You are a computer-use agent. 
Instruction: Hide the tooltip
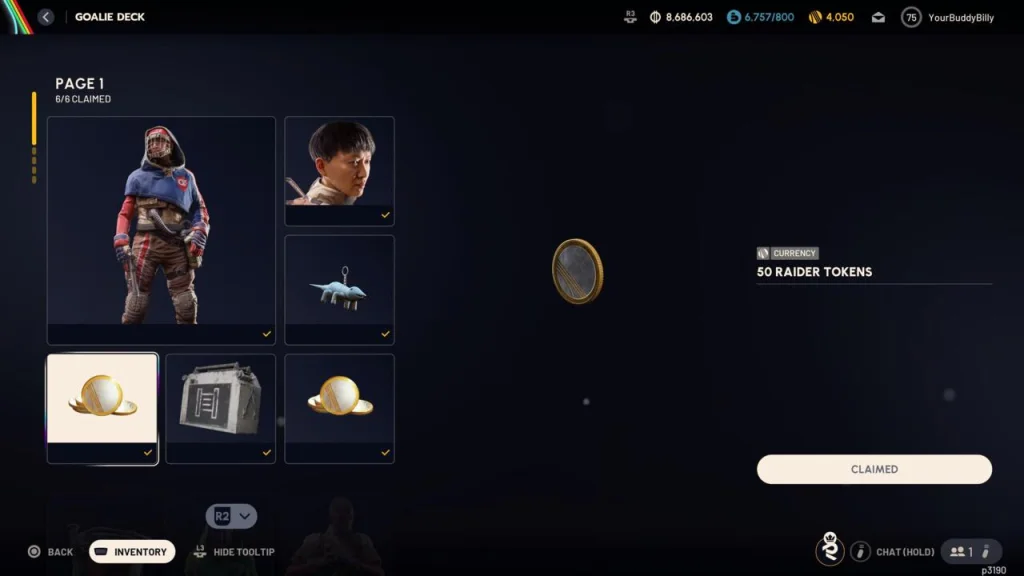234,552
